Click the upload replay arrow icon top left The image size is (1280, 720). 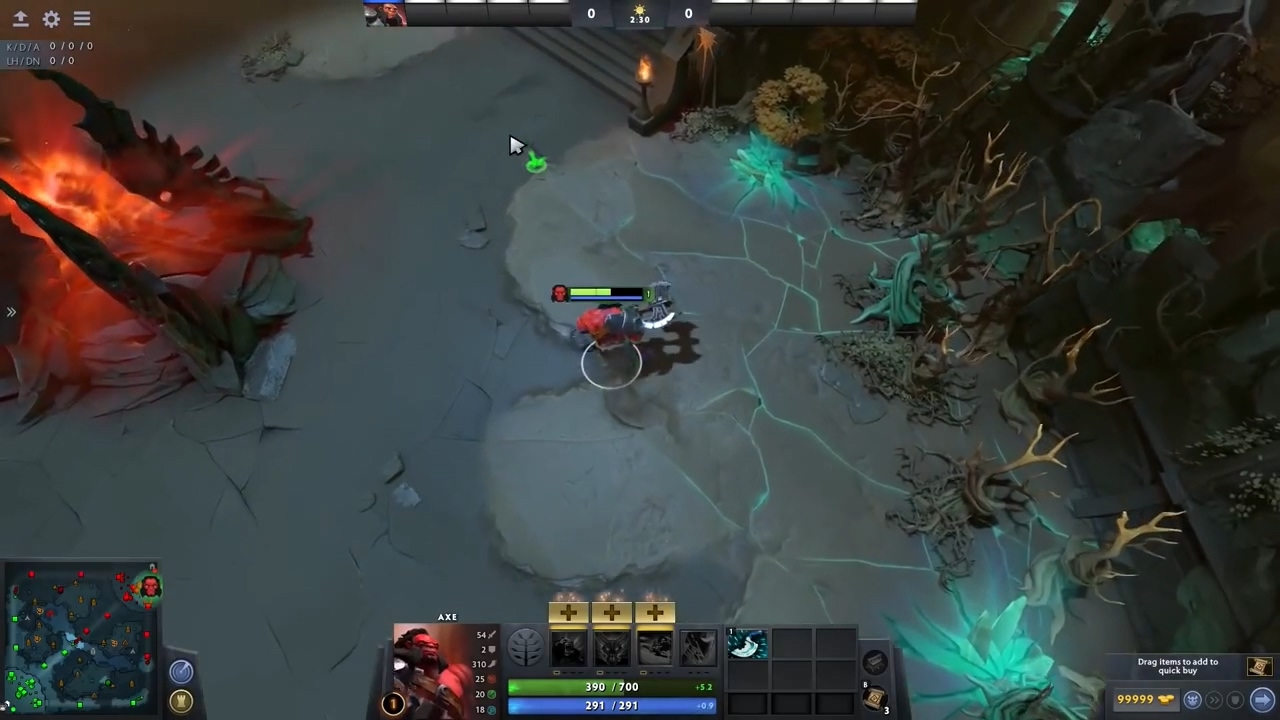pyautogui.click(x=20, y=19)
